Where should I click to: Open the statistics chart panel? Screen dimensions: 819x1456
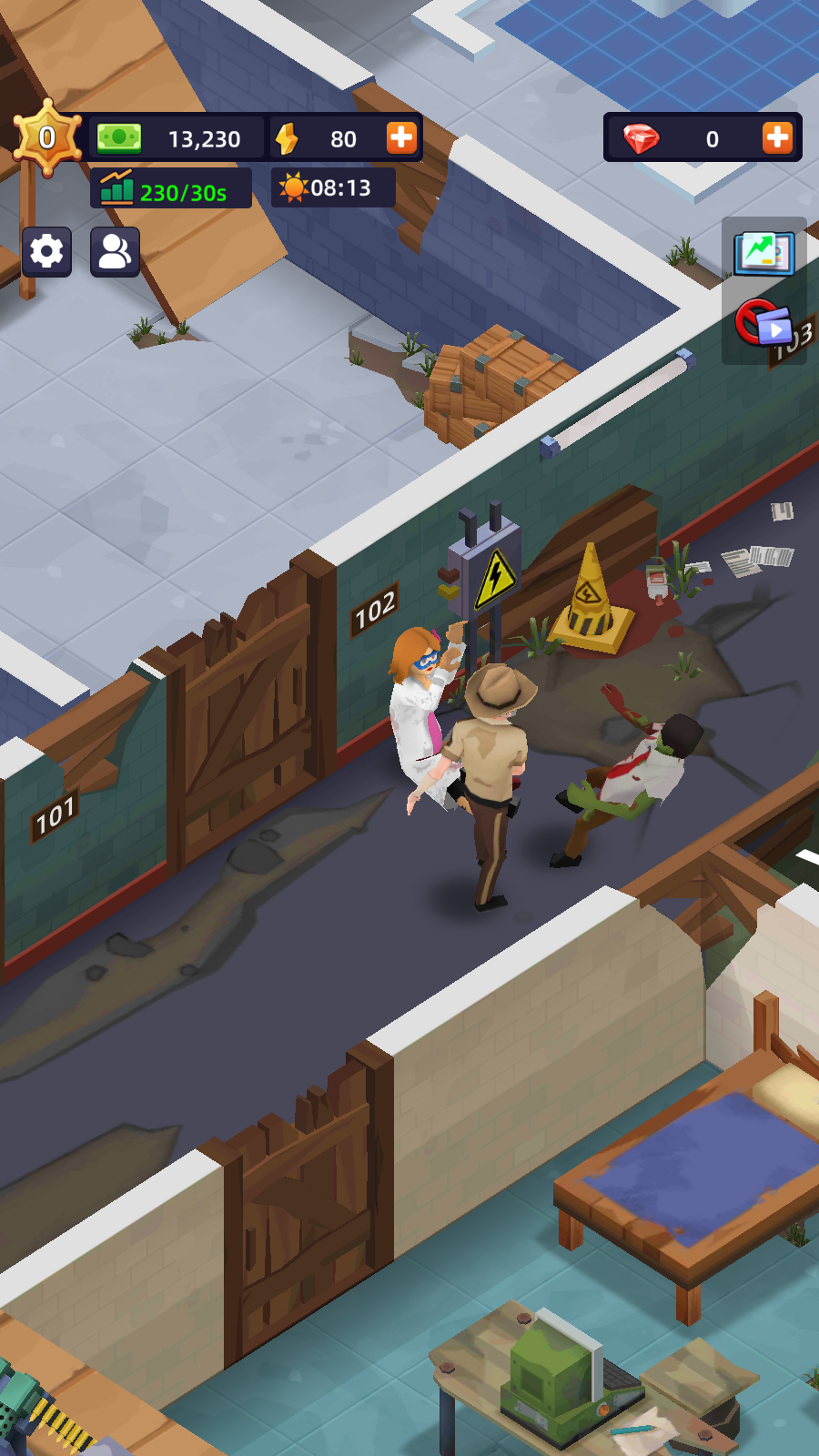[764, 252]
